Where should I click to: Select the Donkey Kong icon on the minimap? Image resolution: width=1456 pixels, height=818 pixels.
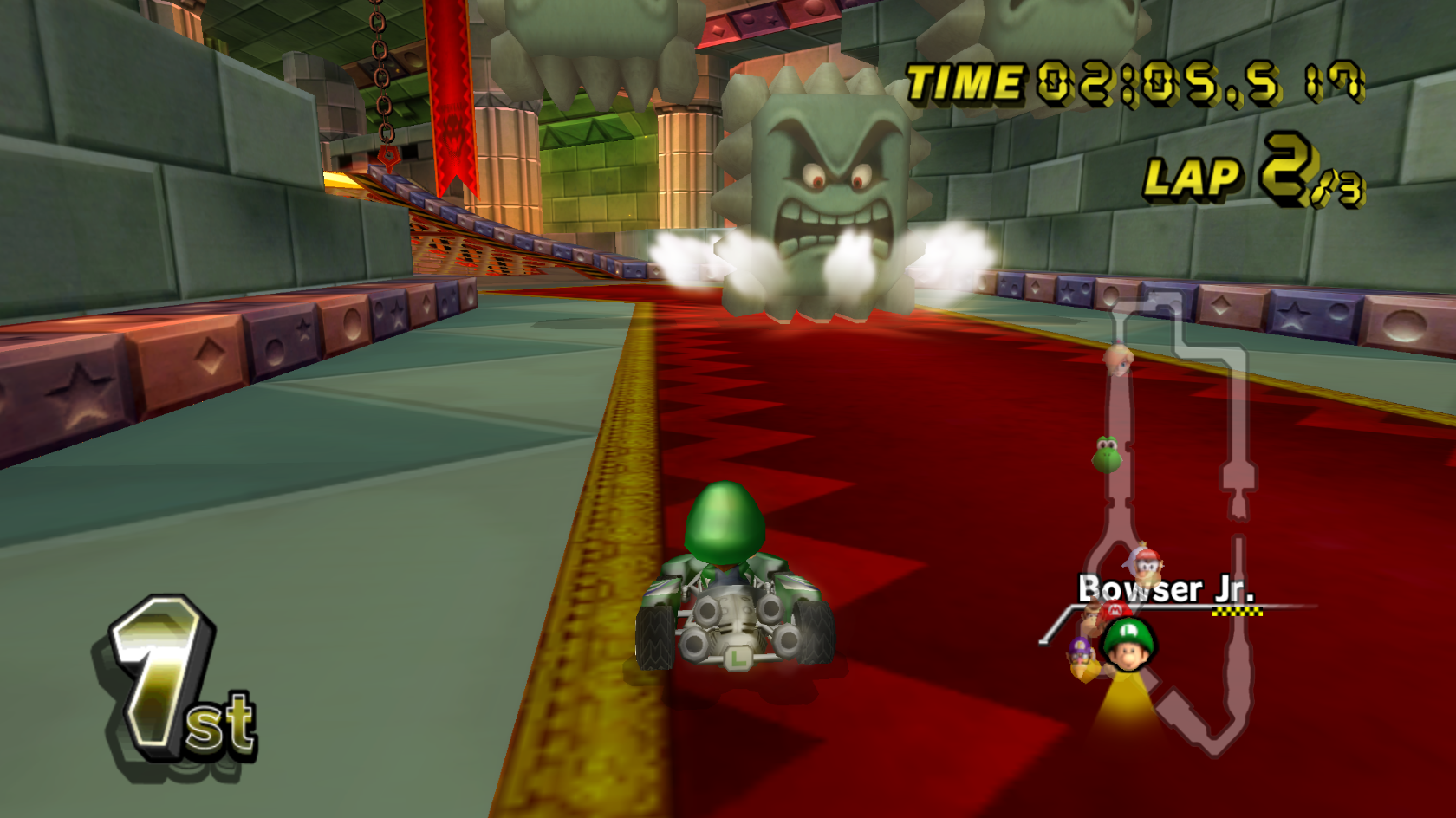point(1090,615)
